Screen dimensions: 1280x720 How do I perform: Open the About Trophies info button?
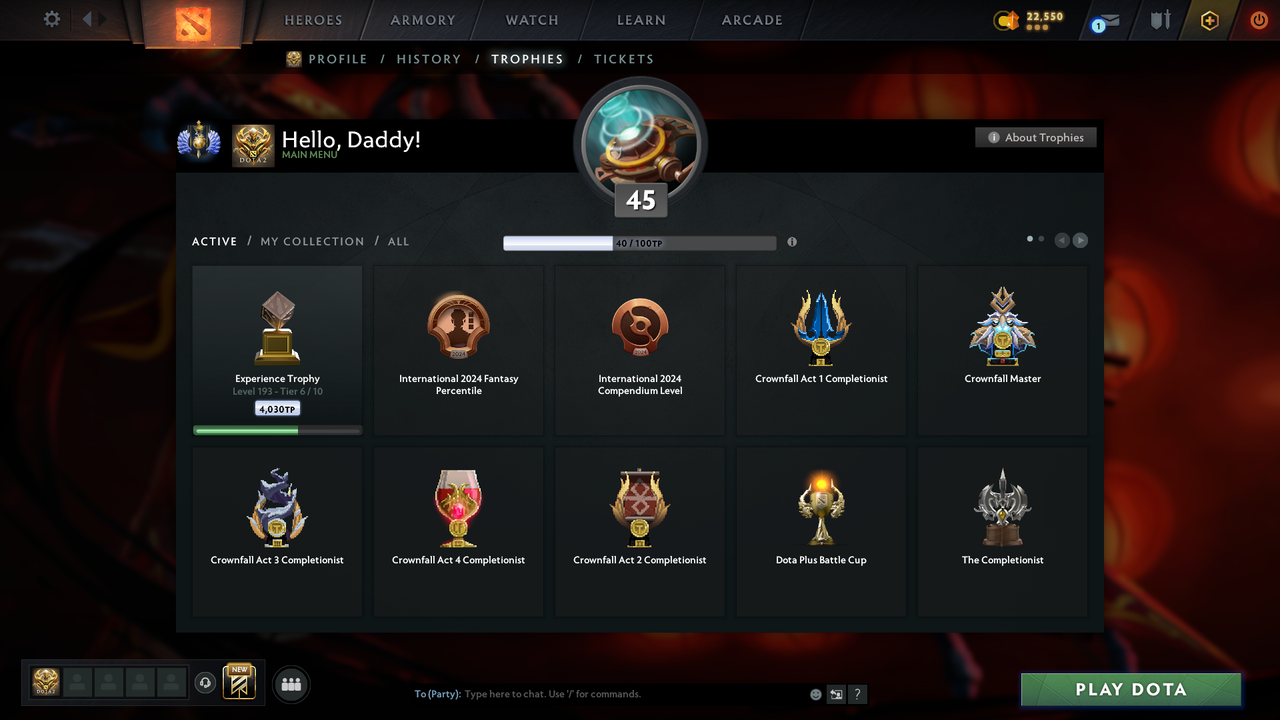coord(1036,137)
